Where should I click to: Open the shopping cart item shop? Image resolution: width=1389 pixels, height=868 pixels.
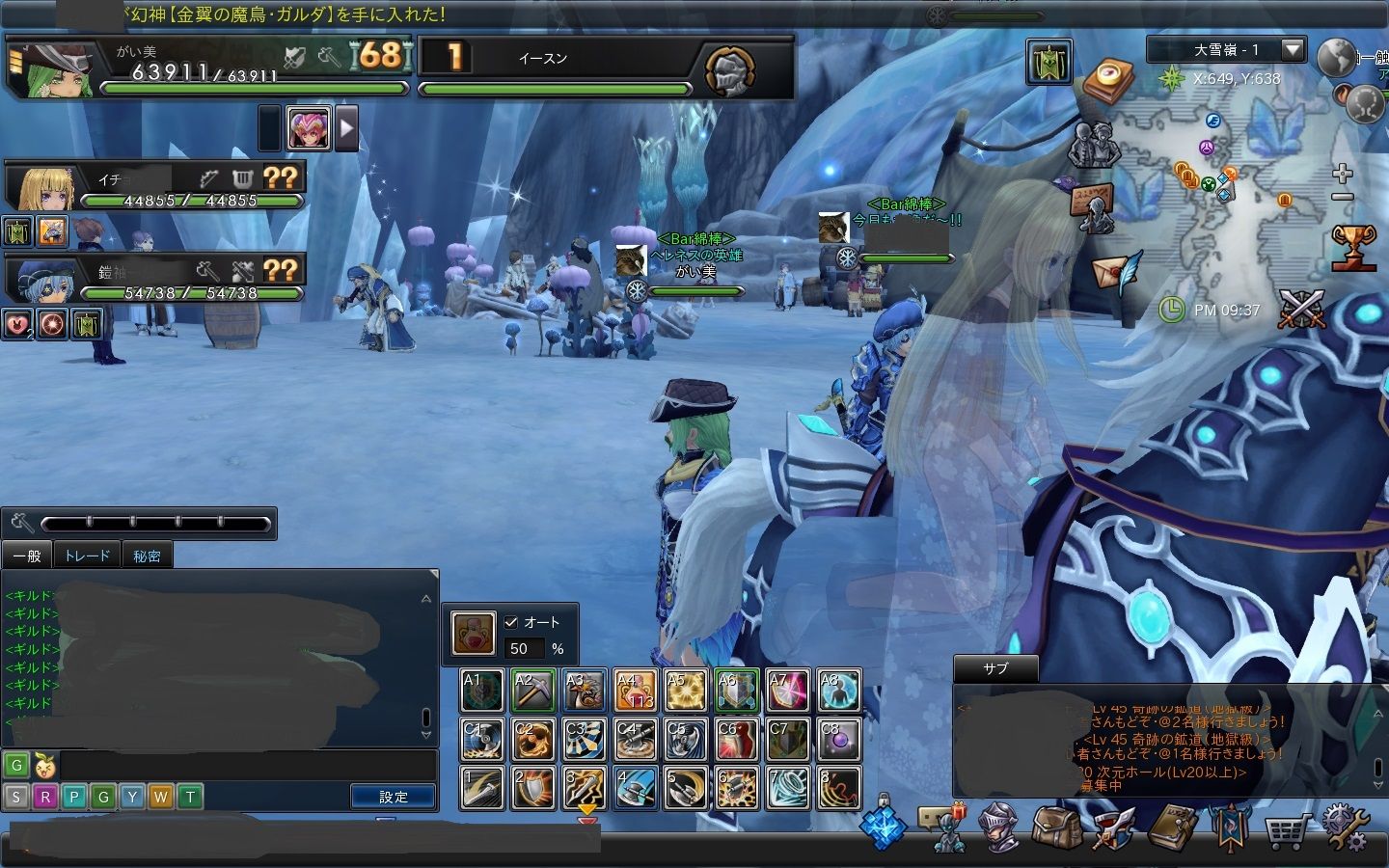click(x=1289, y=828)
